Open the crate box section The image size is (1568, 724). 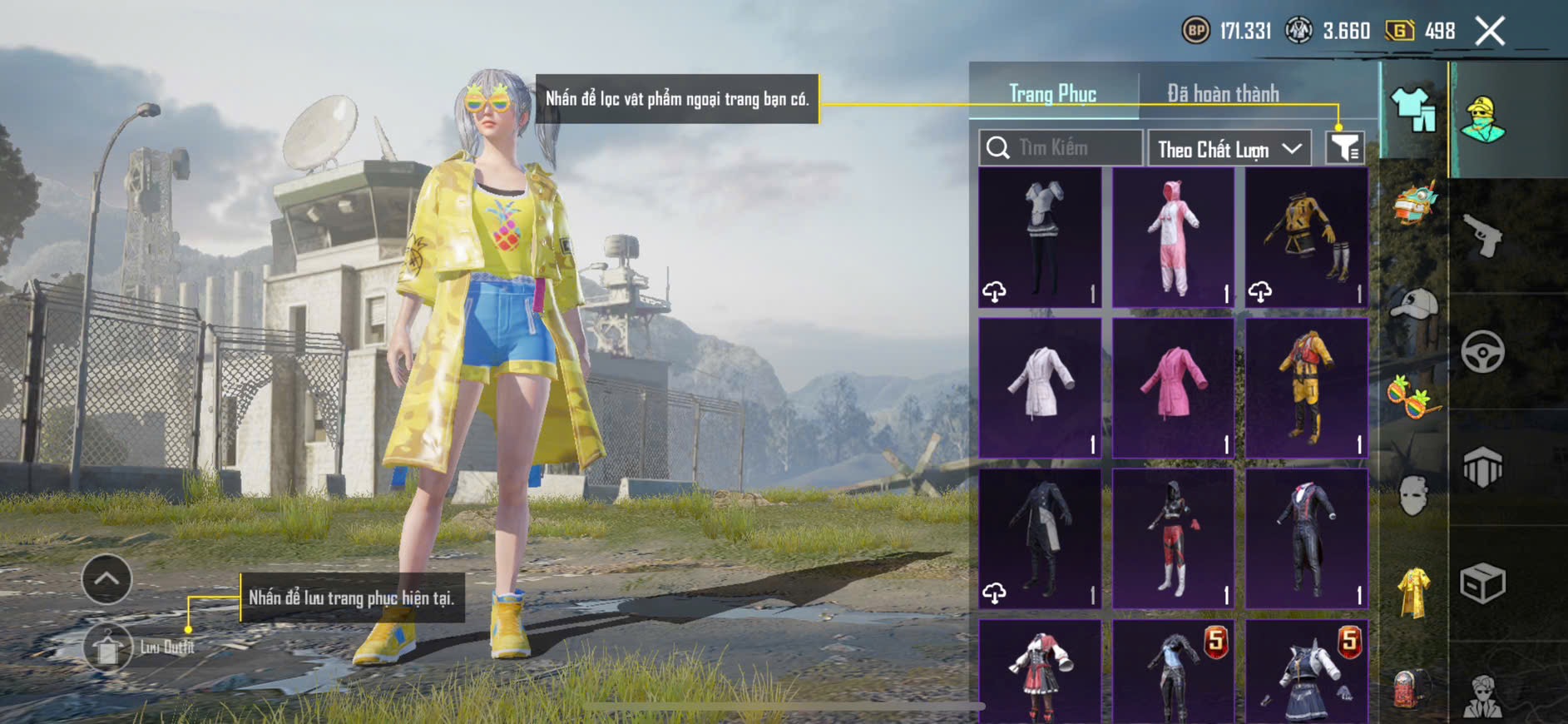pyautogui.click(x=1482, y=583)
